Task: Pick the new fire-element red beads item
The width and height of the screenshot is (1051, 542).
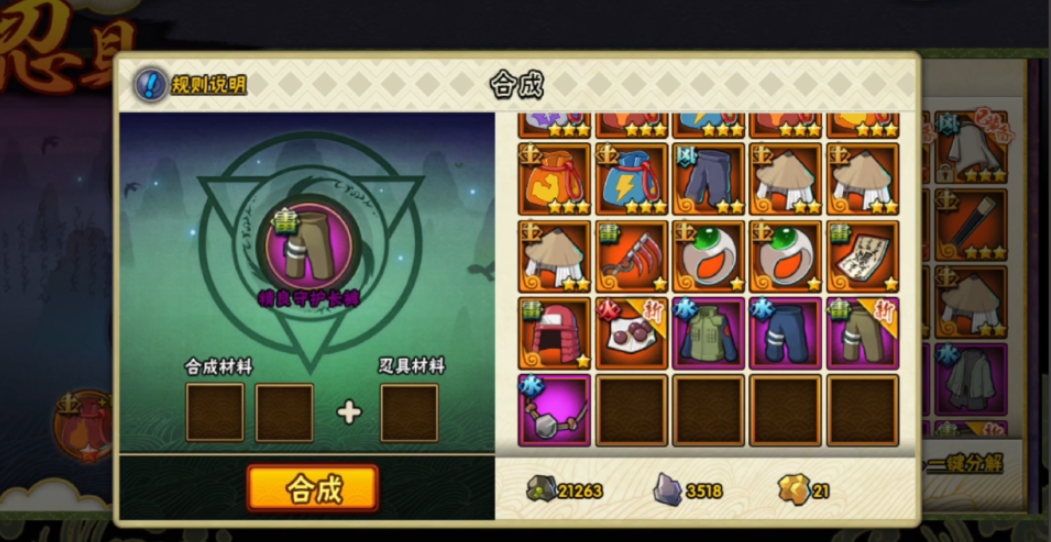Action: click(632, 333)
